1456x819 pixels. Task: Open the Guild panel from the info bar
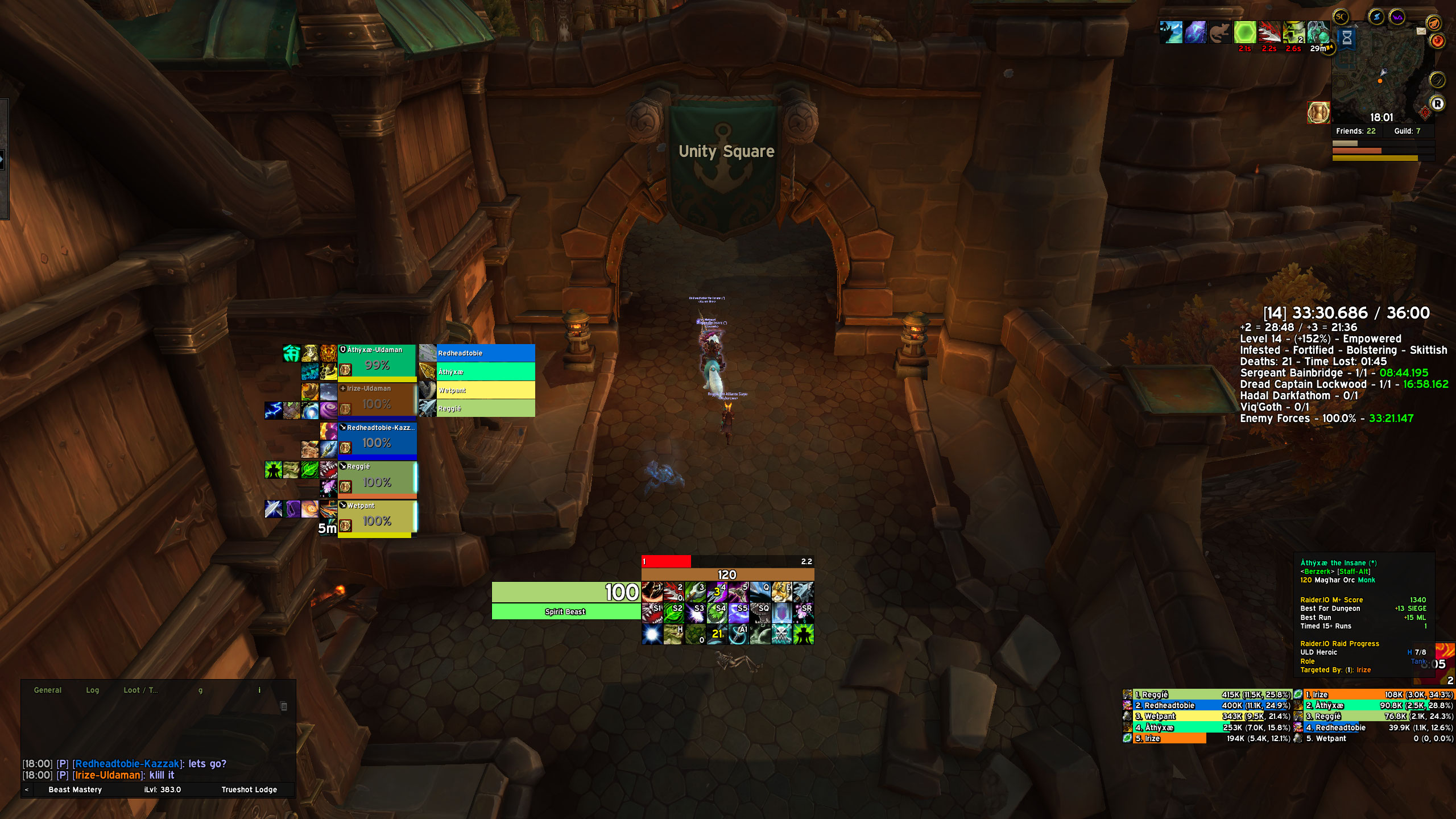click(1407, 131)
